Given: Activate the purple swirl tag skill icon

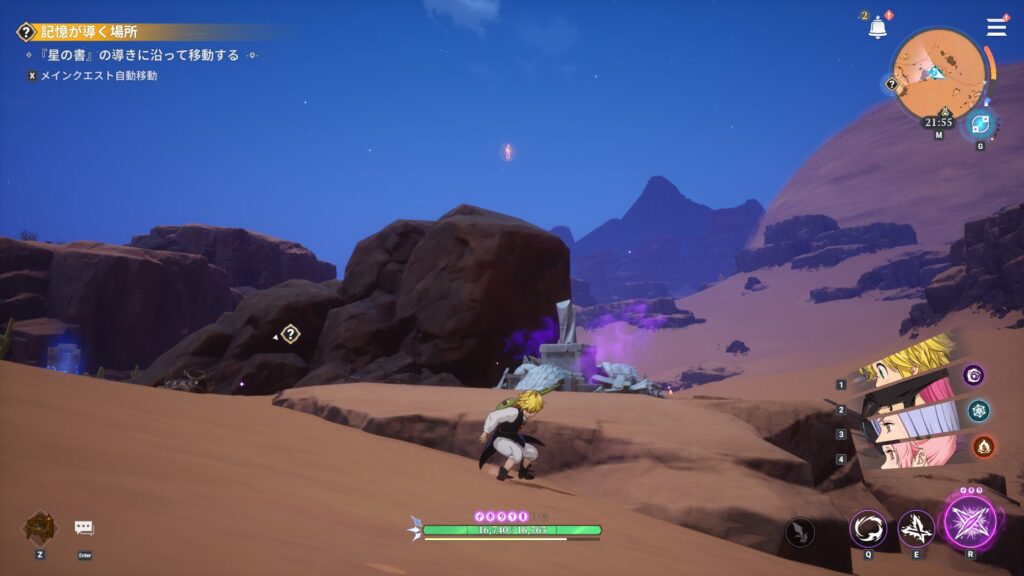Looking at the screenshot, I should click(973, 375).
